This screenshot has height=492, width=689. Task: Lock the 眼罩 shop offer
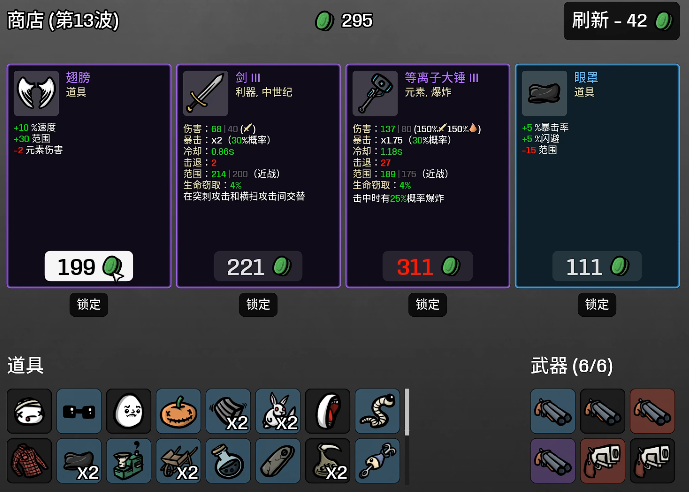point(597,304)
